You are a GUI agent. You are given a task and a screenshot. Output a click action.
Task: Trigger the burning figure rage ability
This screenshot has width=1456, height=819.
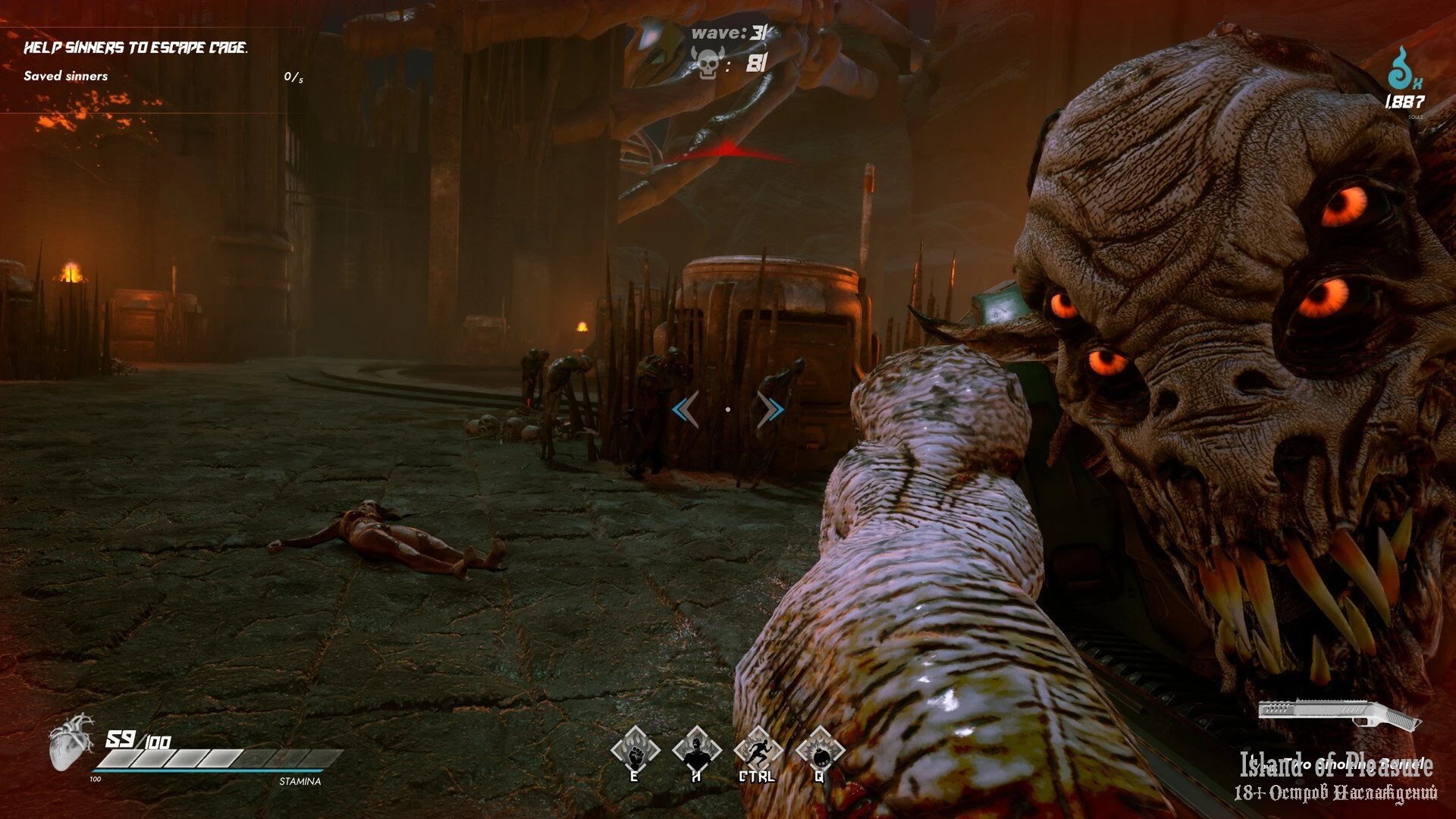(x=696, y=751)
